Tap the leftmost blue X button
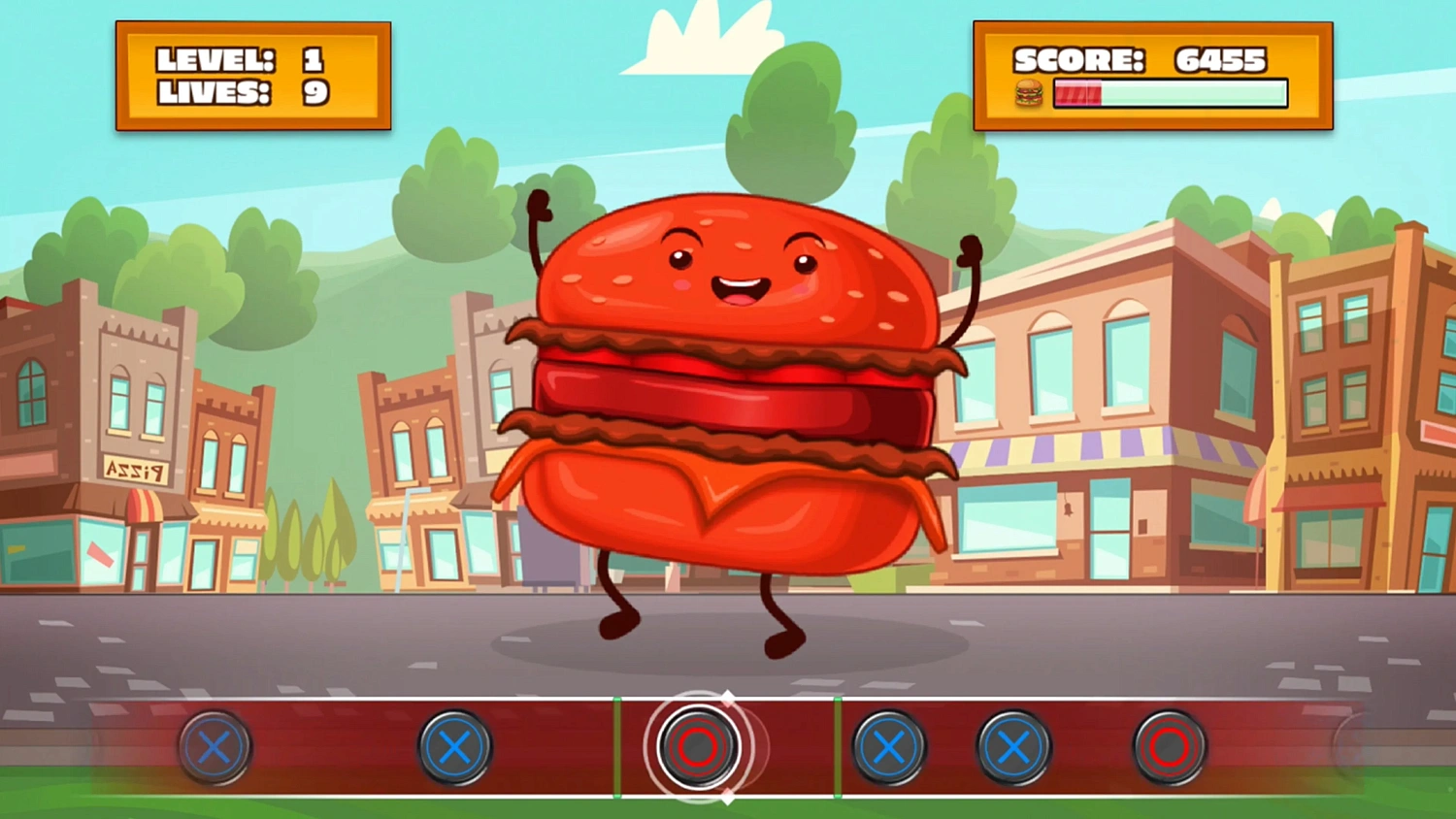This screenshot has height=819, width=1456. (x=215, y=747)
